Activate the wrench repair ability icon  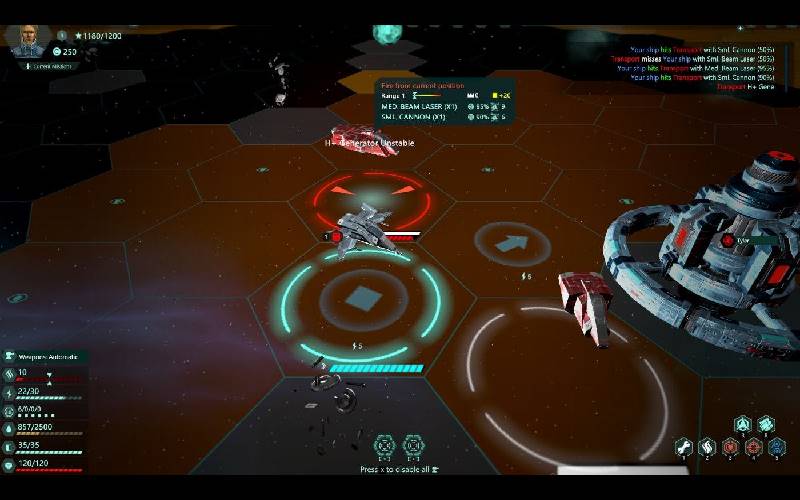(x=683, y=447)
